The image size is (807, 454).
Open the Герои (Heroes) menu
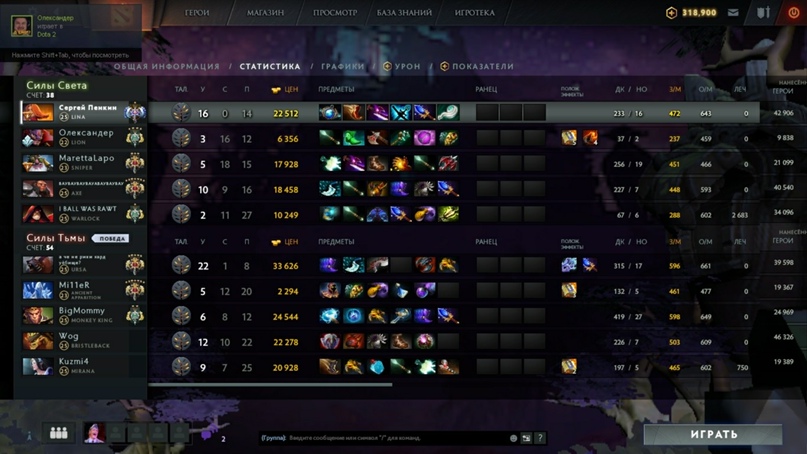click(197, 13)
